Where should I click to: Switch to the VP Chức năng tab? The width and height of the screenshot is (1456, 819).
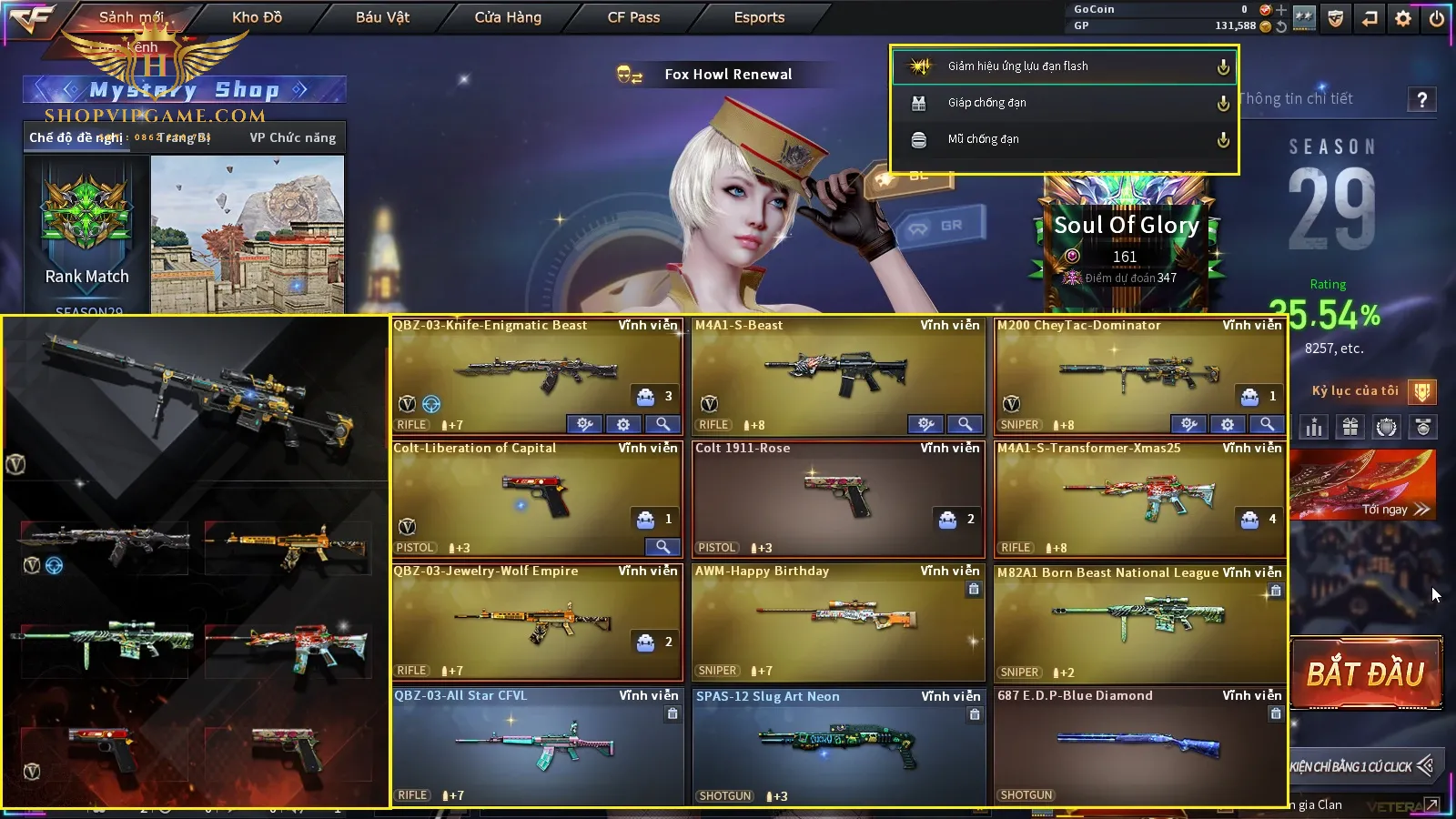point(292,137)
